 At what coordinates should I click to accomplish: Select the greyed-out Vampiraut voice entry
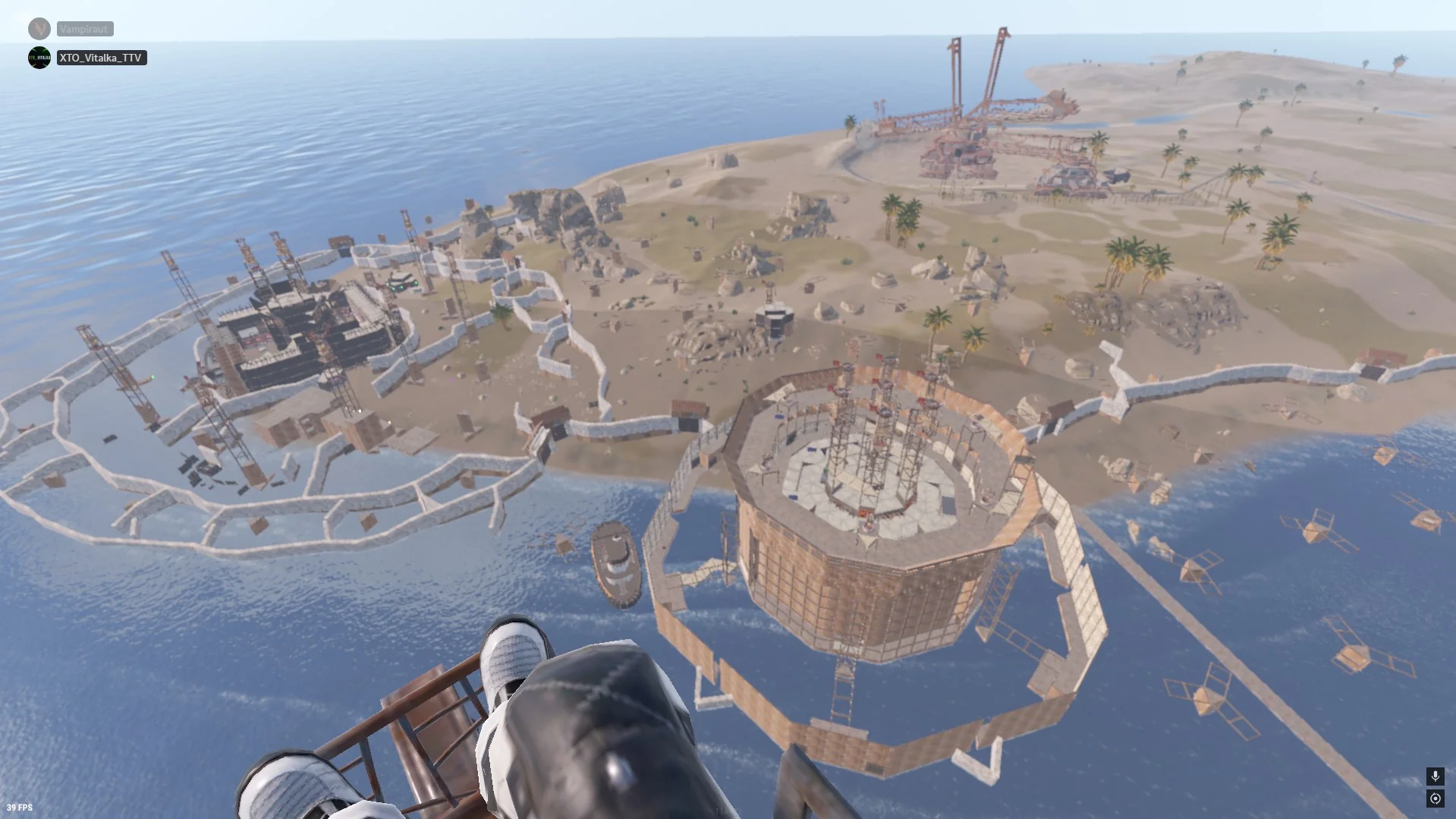click(84, 29)
